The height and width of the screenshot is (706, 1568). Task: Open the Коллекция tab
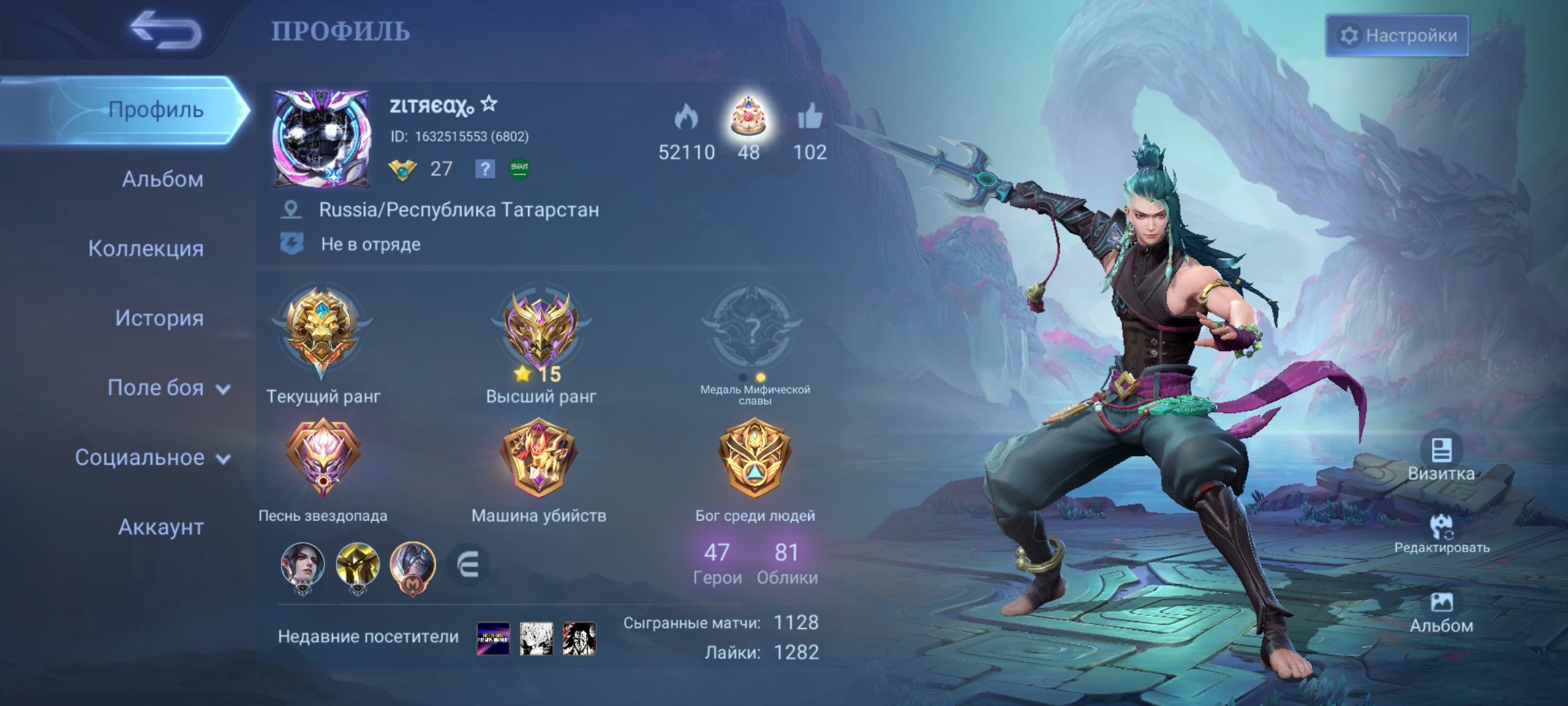tap(146, 248)
